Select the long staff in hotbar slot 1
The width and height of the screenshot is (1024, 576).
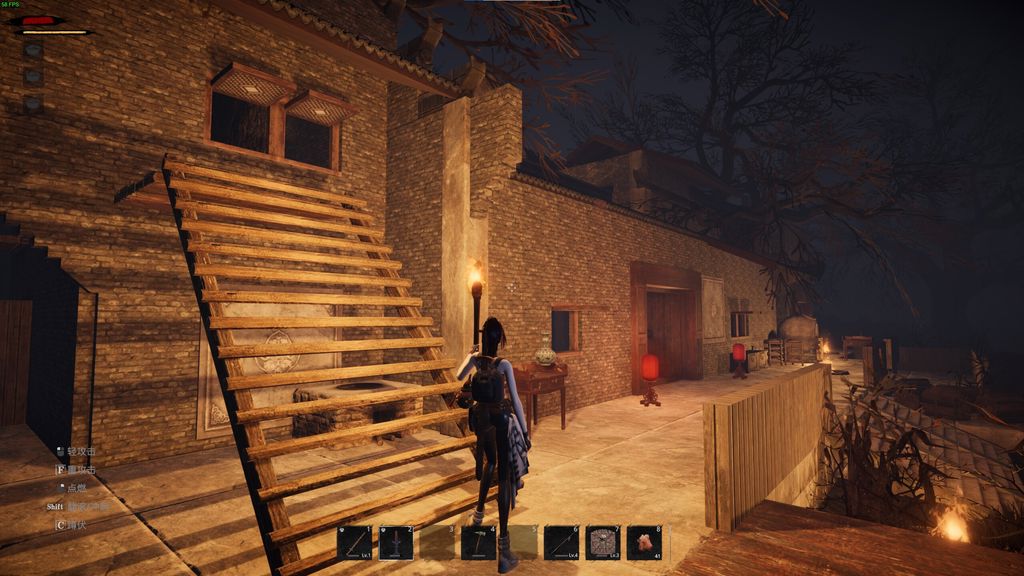pos(354,543)
